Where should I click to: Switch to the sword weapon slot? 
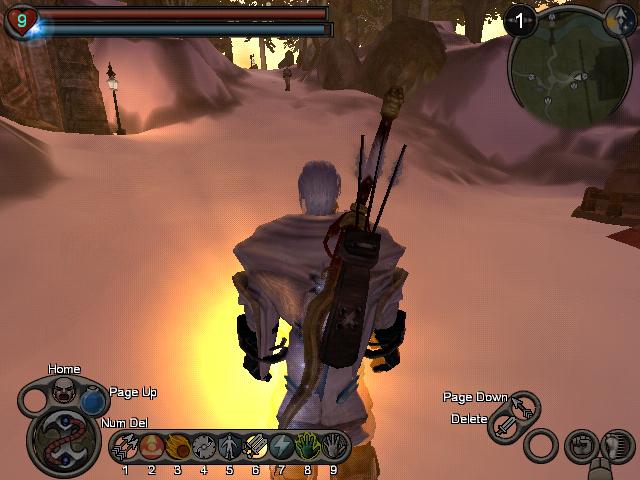[505, 429]
